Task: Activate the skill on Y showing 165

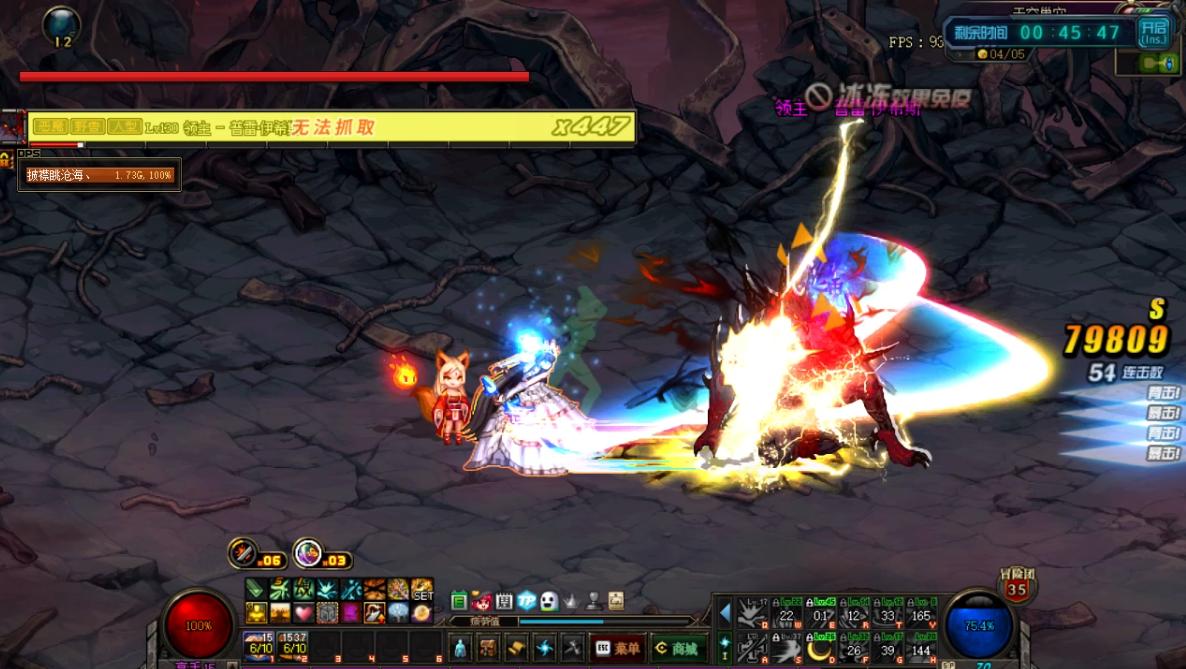Action: pos(922,612)
